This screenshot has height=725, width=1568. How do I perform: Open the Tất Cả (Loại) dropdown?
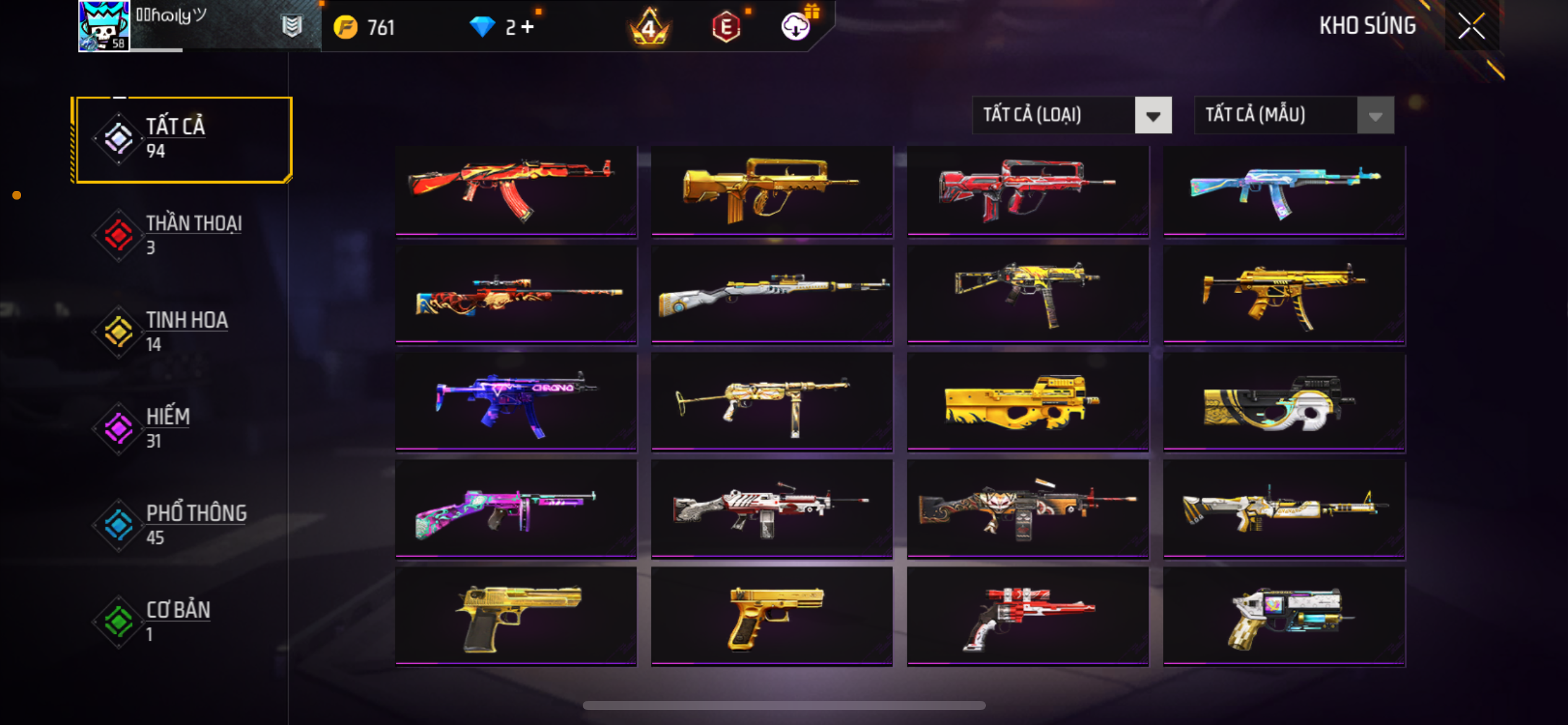1071,115
